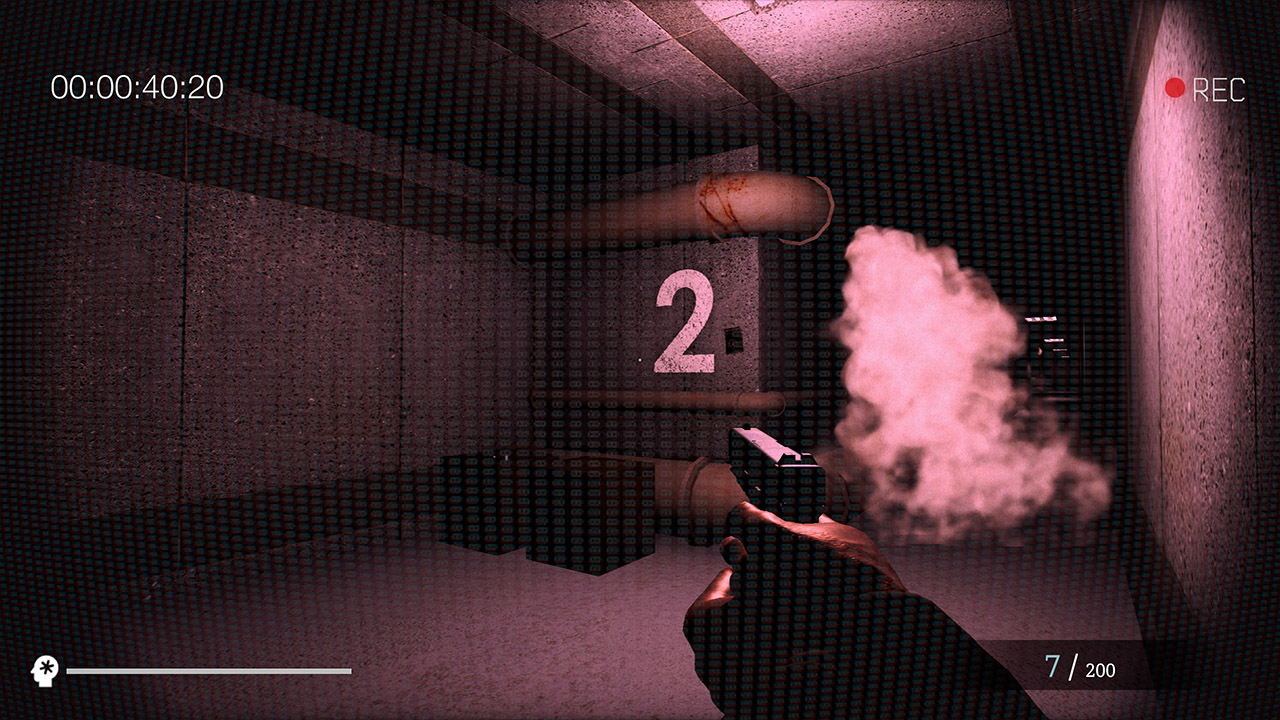Image resolution: width=1280 pixels, height=720 pixels.
Task: Click the red REC recording dot
Action: point(1177,88)
